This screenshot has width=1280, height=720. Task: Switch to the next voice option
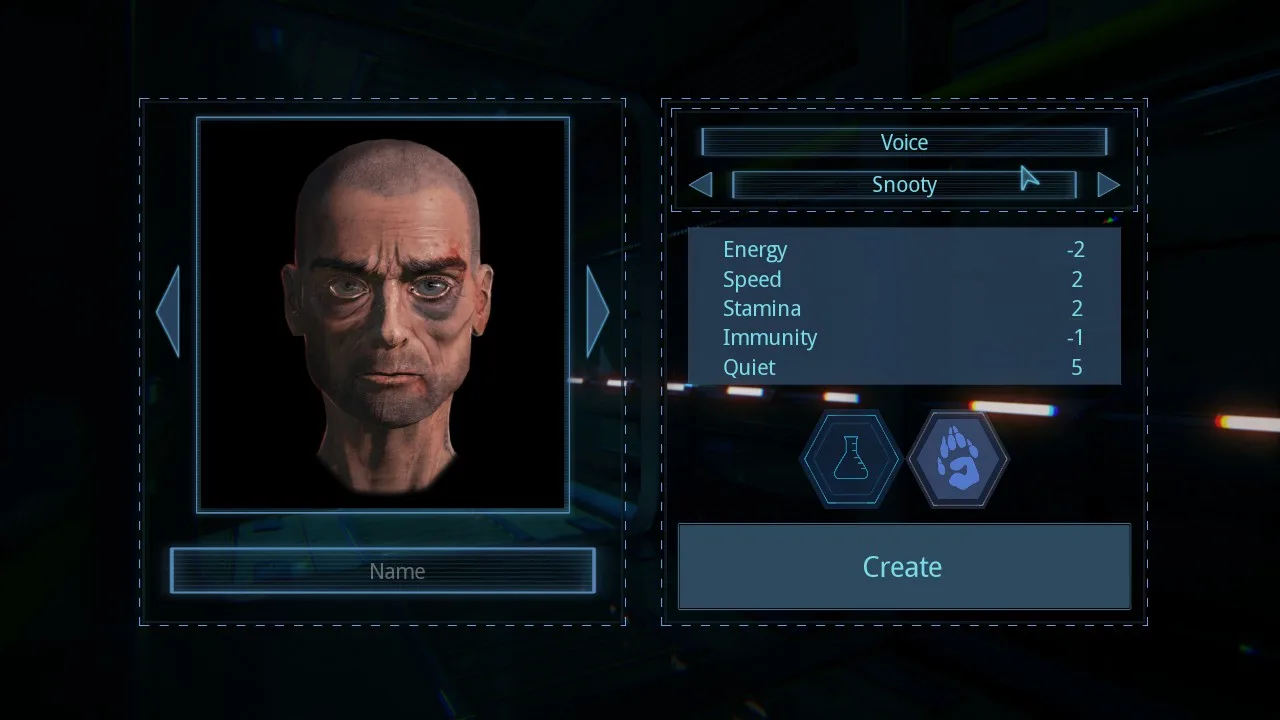pyautogui.click(x=1108, y=185)
